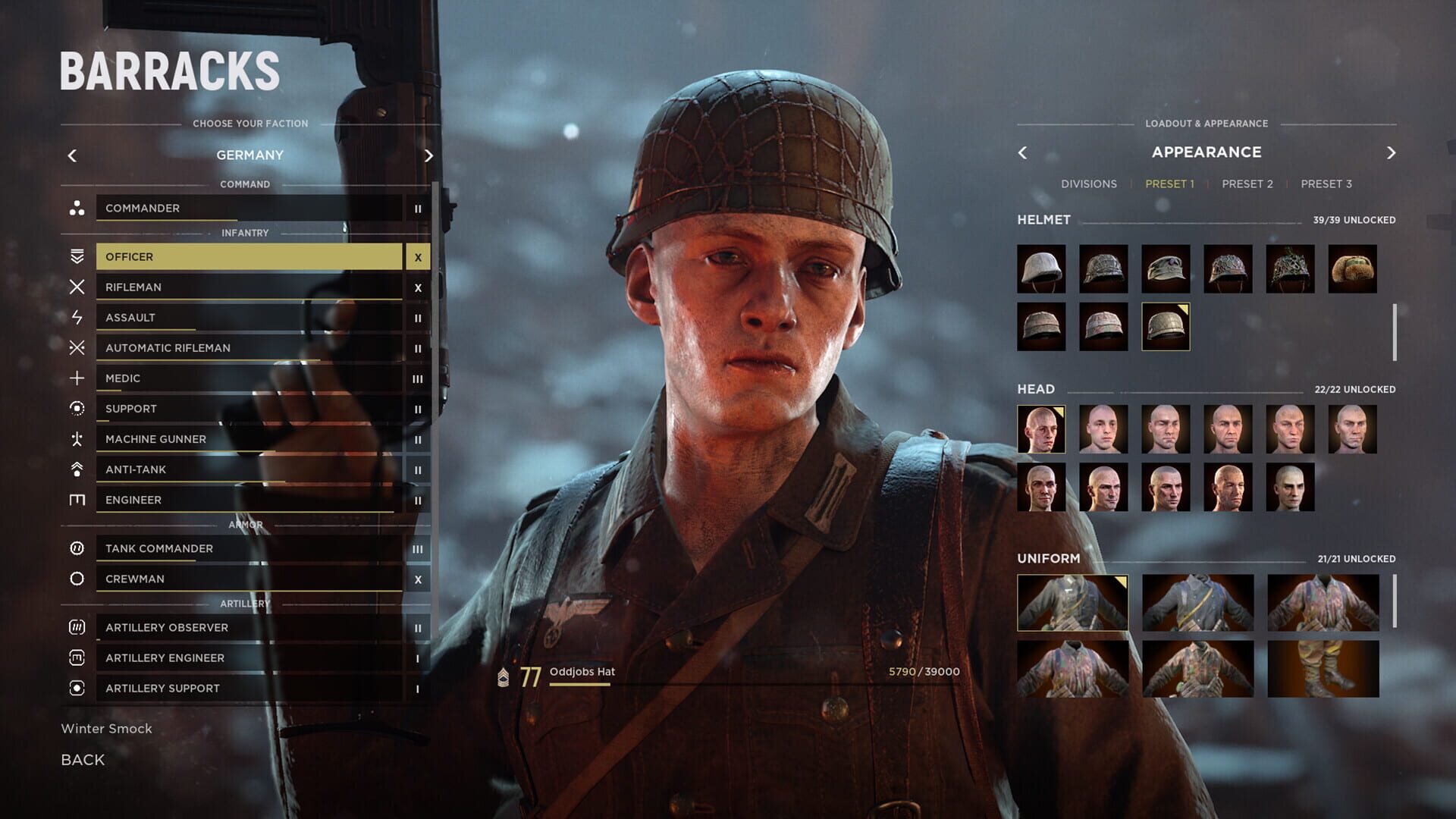Screen dimensions: 1456x819
Task: Select the Rifleman crossed-rifles icon
Action: 76,287
